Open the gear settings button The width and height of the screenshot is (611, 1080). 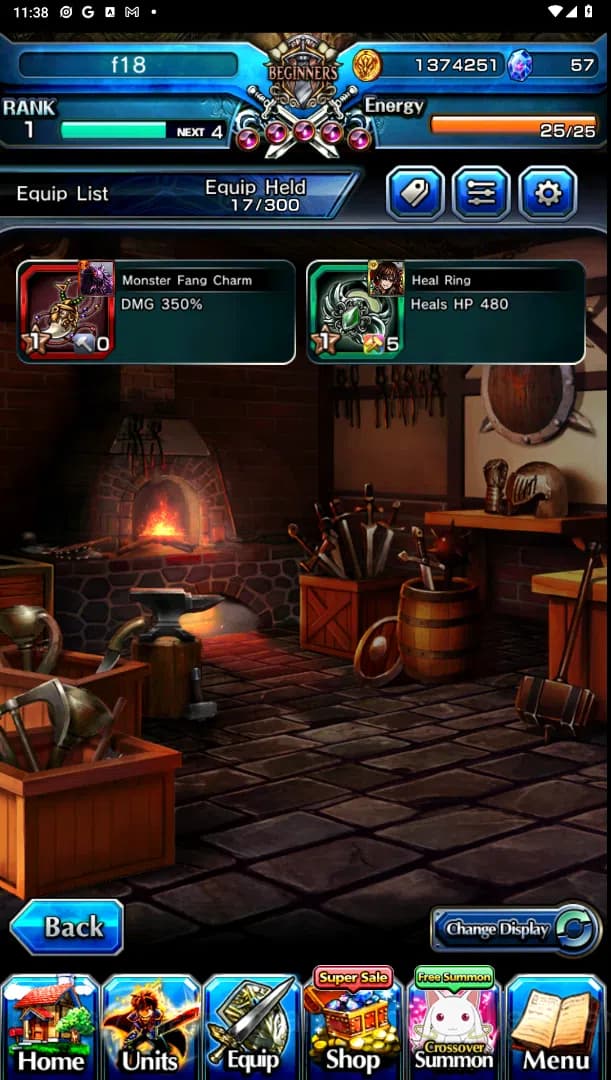click(x=547, y=193)
